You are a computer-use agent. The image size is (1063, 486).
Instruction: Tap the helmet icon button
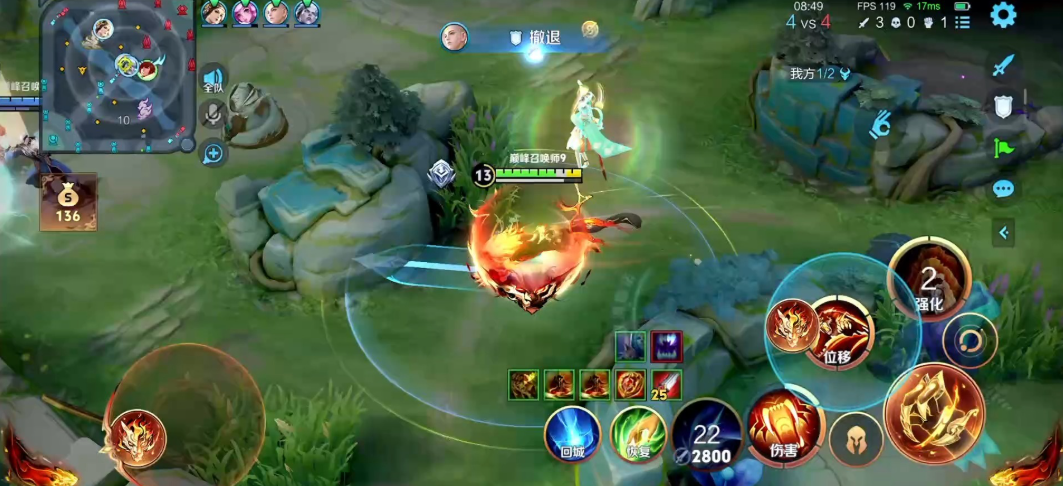pyautogui.click(x=856, y=439)
